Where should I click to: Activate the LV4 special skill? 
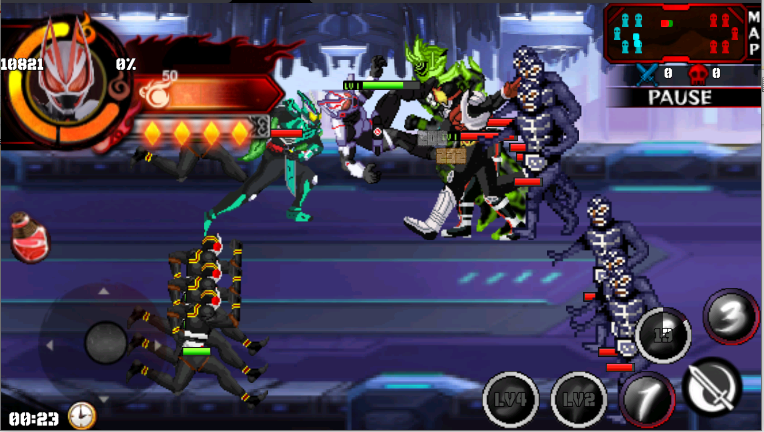(x=510, y=400)
